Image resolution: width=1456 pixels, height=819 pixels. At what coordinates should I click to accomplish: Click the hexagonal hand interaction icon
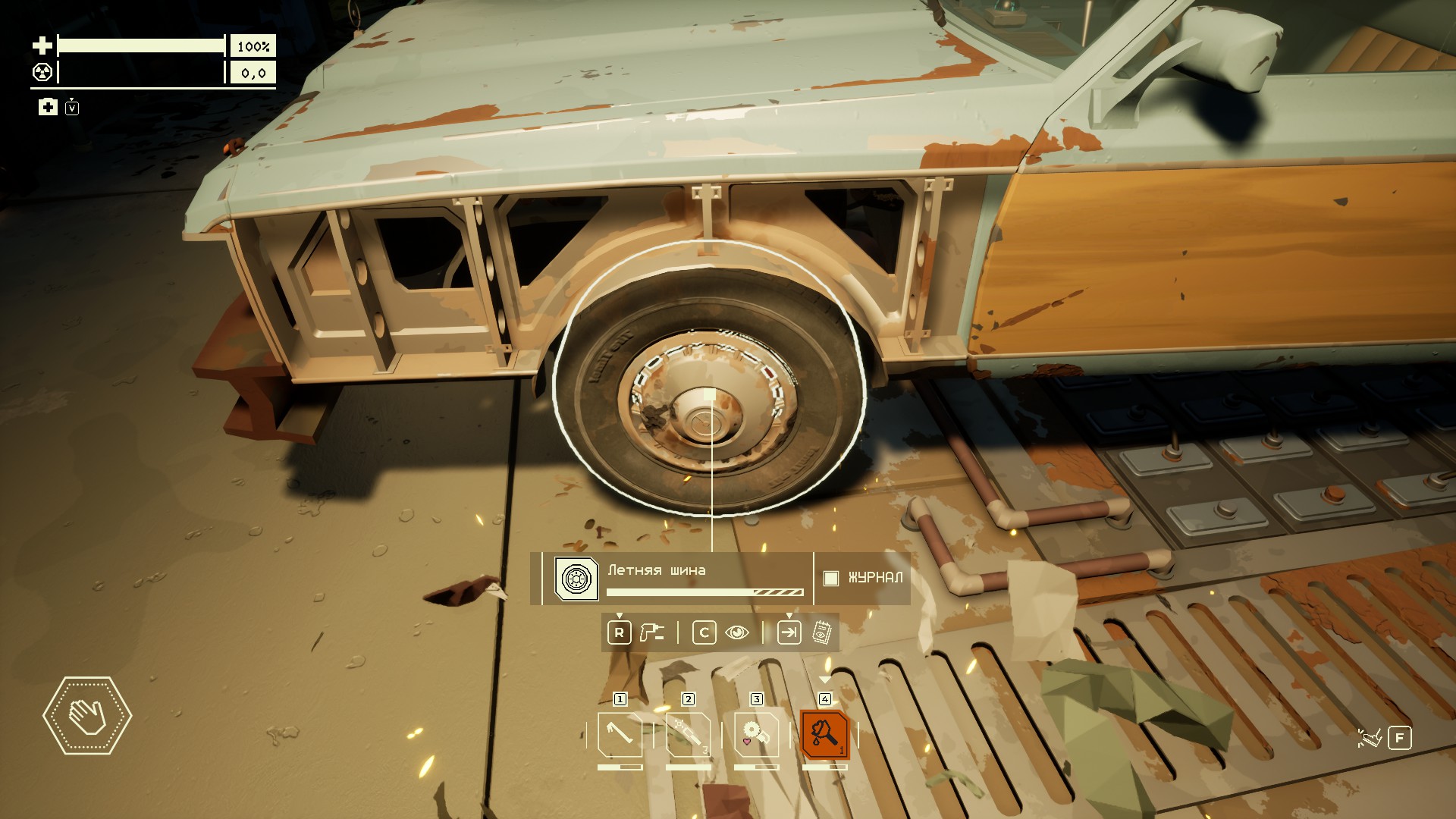87,715
